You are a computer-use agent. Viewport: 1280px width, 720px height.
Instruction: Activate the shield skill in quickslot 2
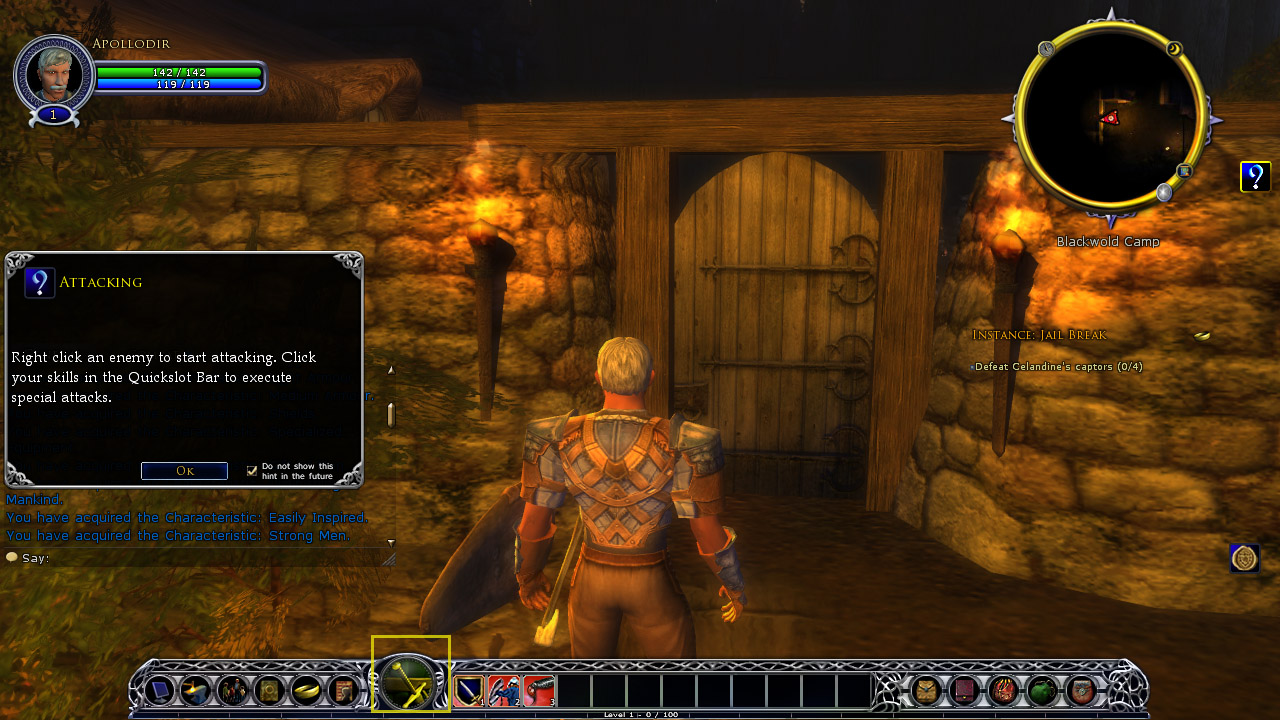[504, 690]
